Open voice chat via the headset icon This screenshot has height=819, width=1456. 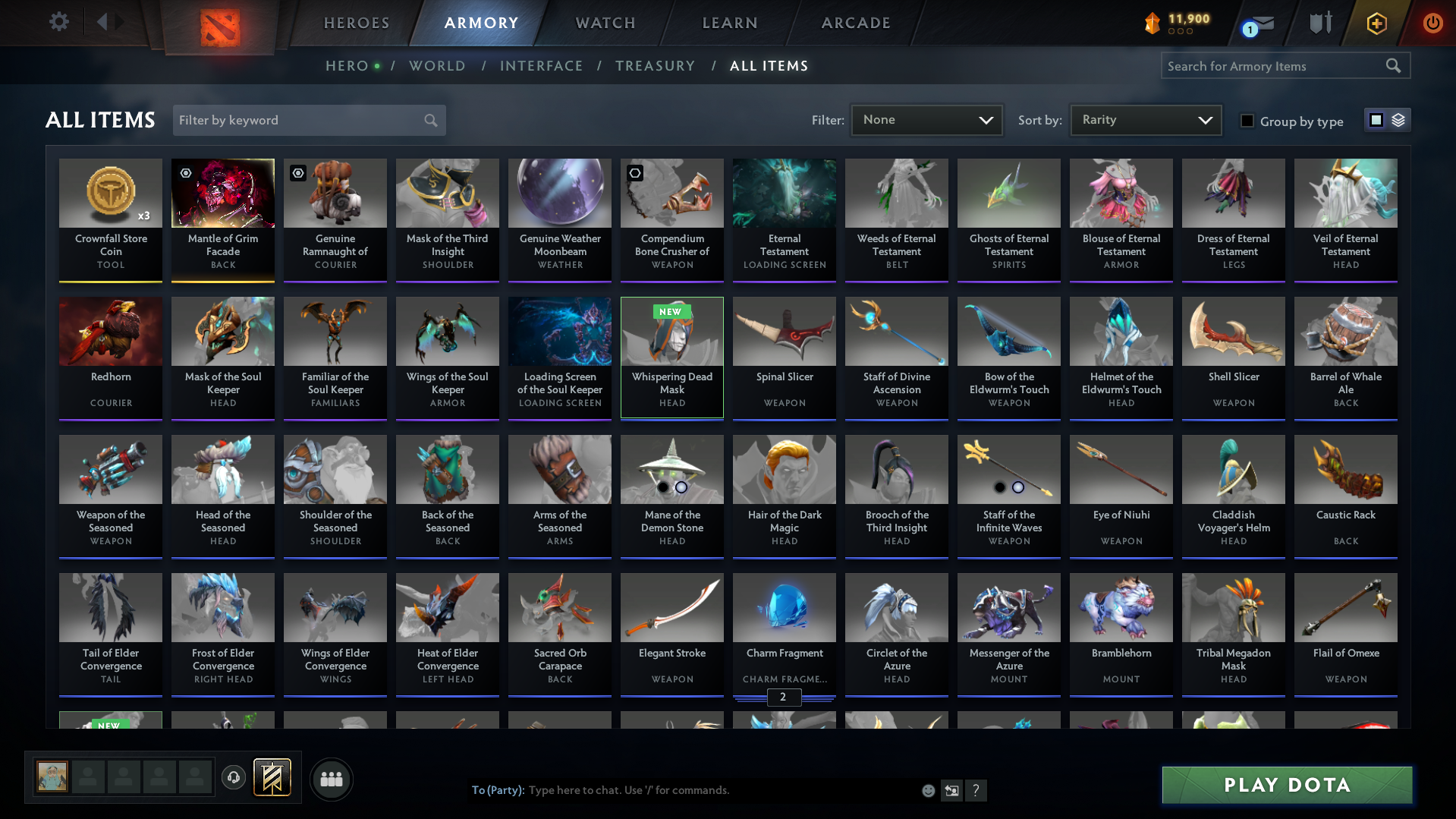[234, 779]
